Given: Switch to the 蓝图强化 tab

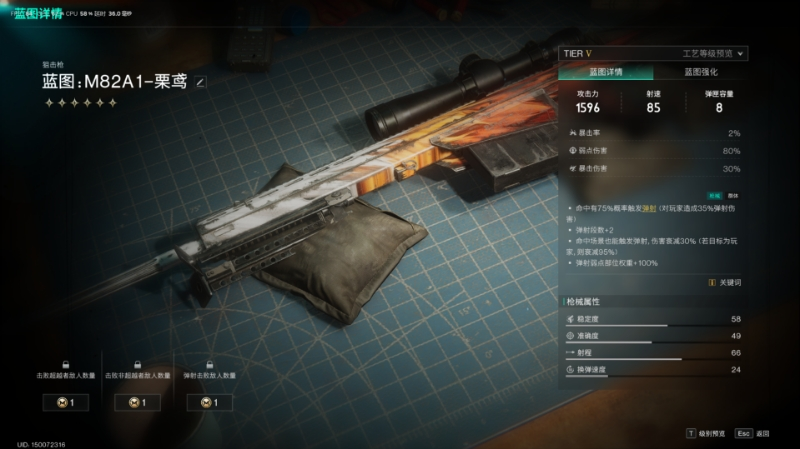Looking at the screenshot, I should pos(700,73).
